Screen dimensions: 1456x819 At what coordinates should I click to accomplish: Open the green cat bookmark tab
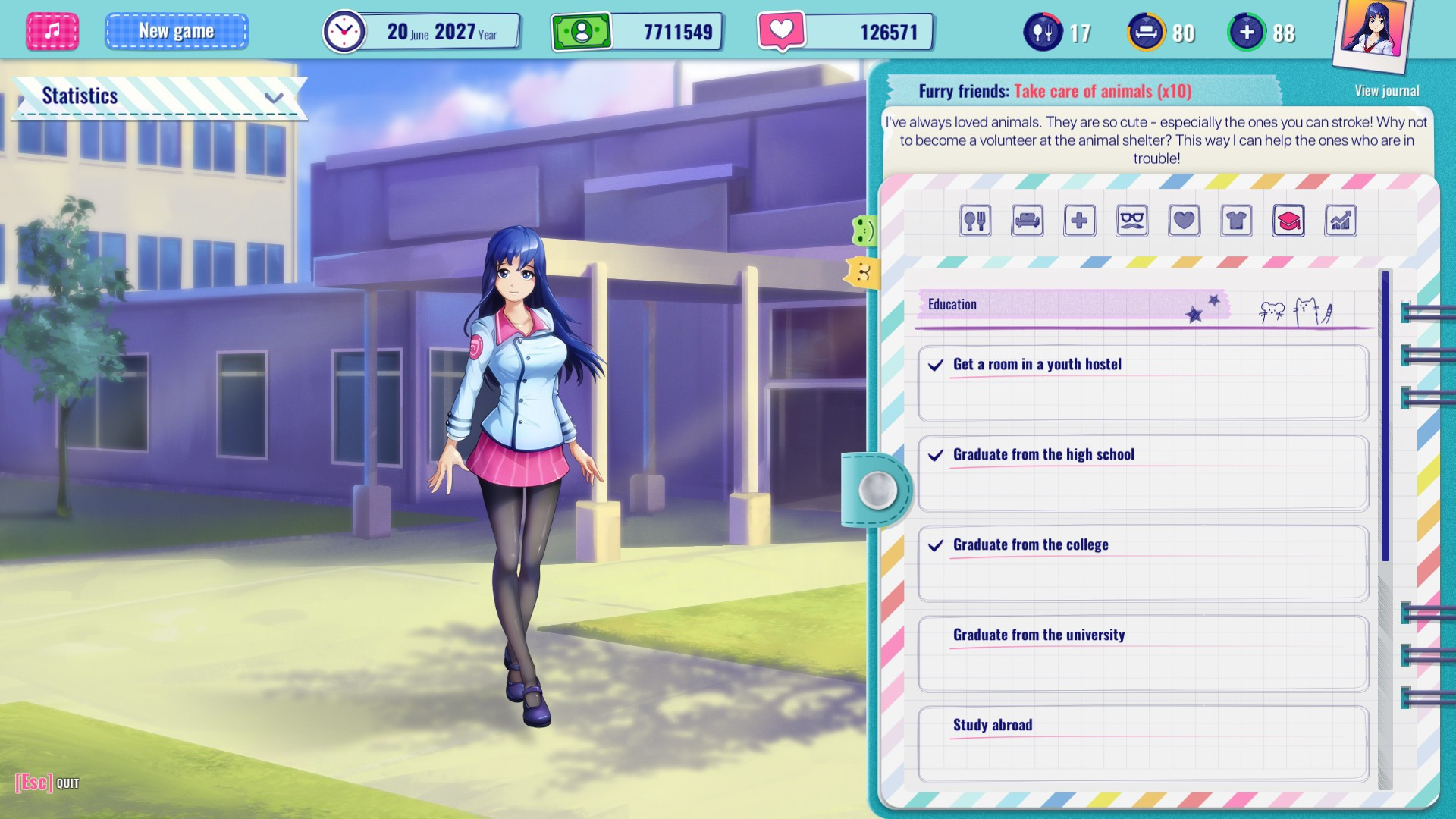point(864,231)
